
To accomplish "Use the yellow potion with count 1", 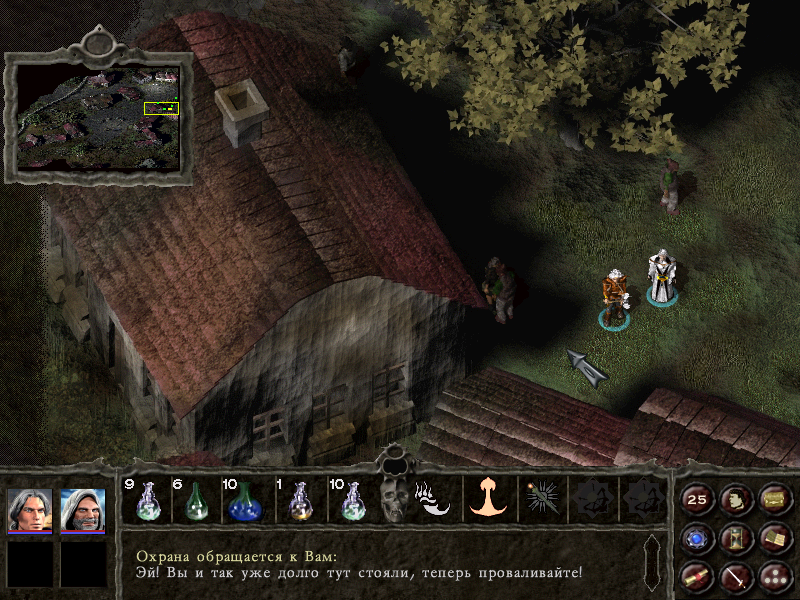I will pyautogui.click(x=298, y=500).
